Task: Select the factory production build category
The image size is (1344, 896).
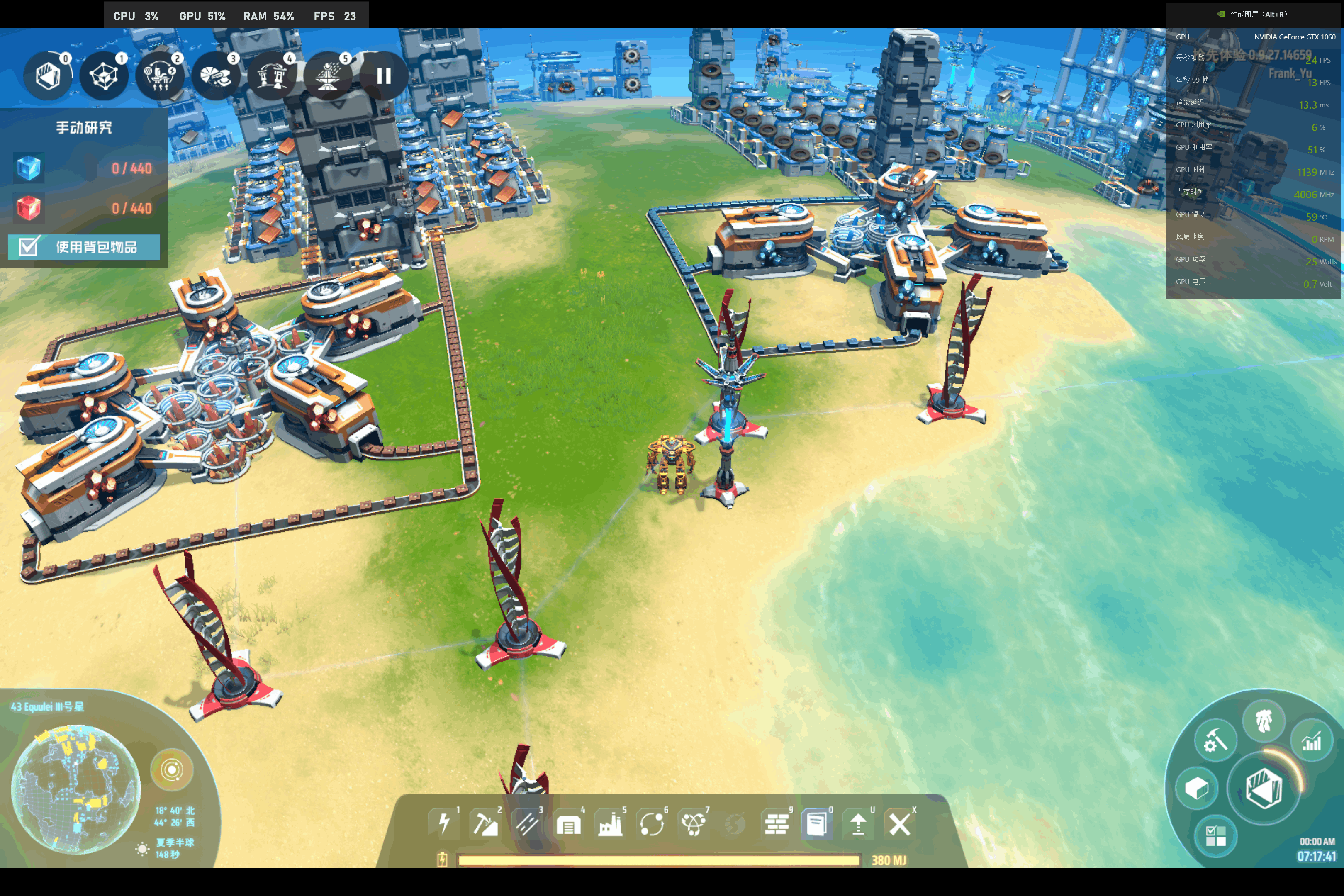Action: 610,824
